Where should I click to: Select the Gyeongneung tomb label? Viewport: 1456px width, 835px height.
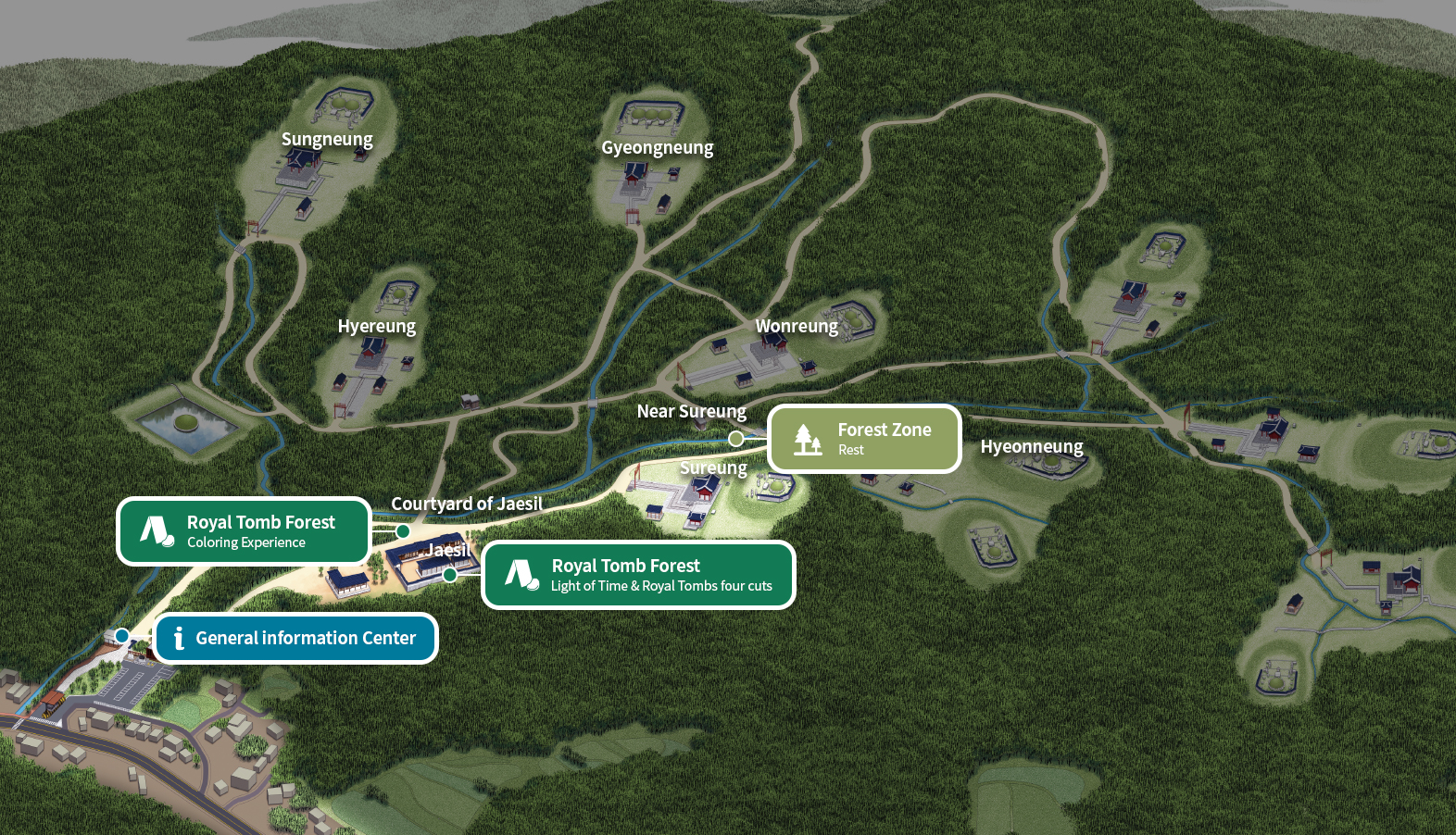(658, 148)
